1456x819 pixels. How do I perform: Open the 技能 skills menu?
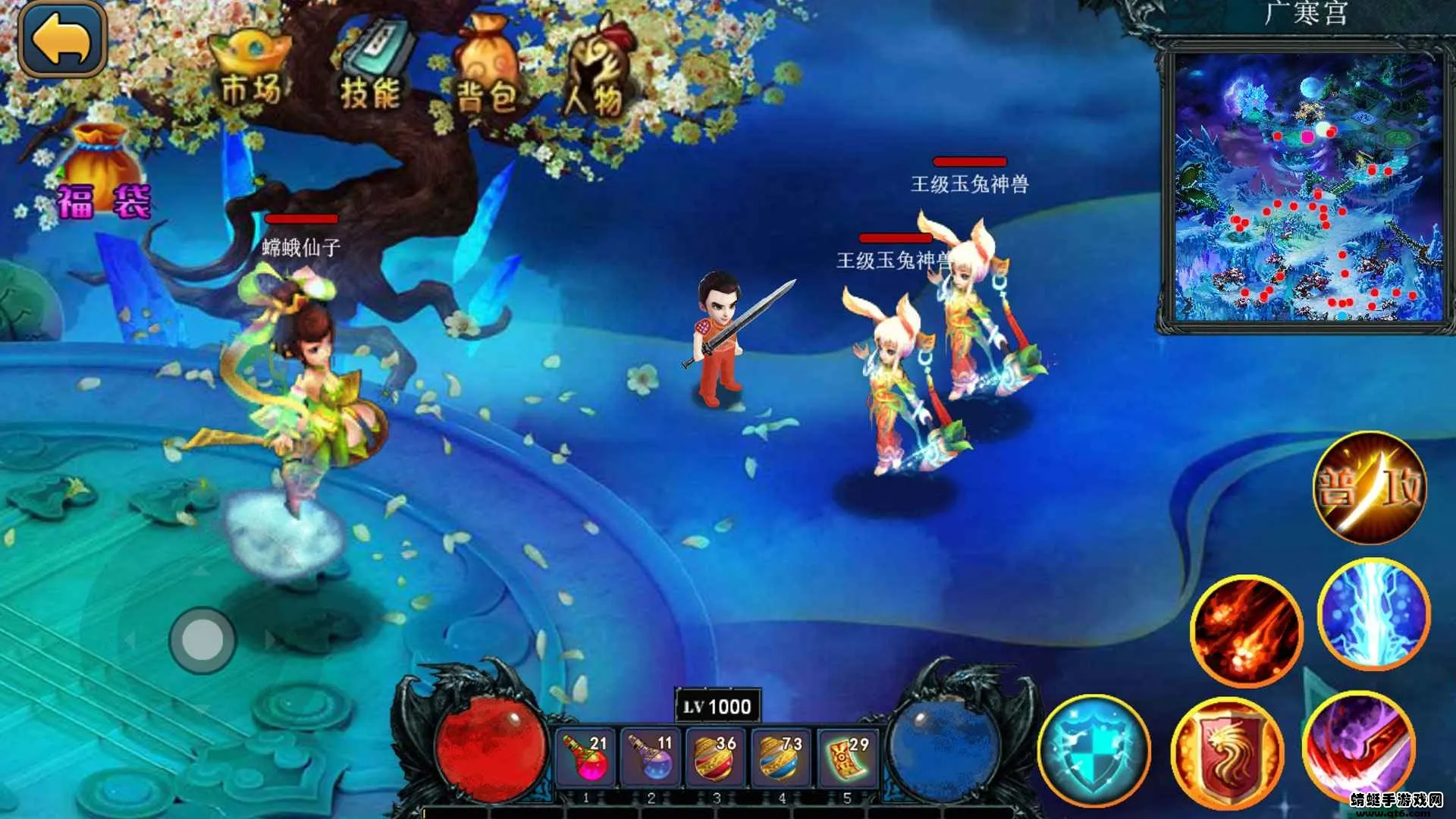tap(372, 70)
